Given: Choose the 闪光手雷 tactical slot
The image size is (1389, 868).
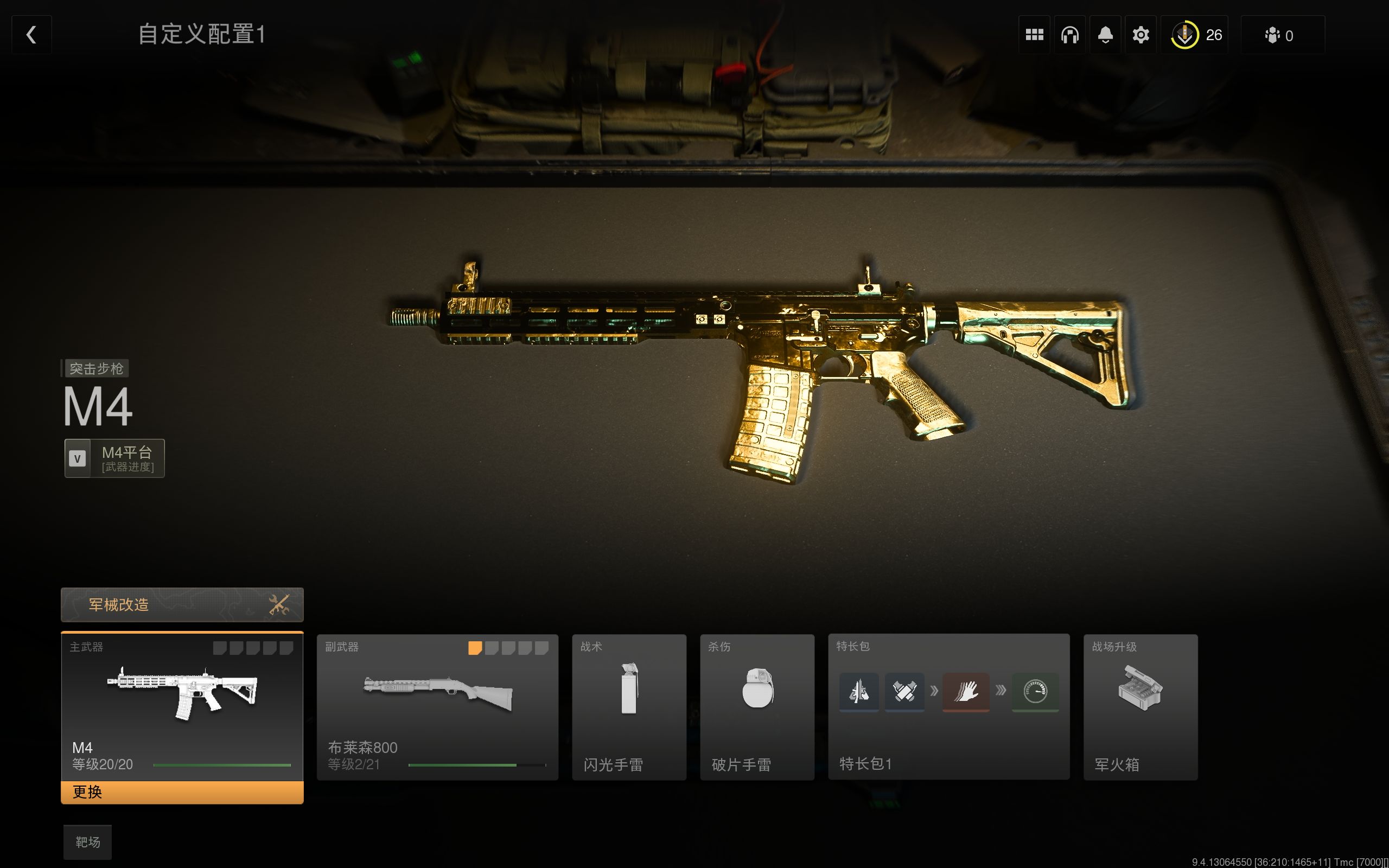Looking at the screenshot, I should click(629, 707).
